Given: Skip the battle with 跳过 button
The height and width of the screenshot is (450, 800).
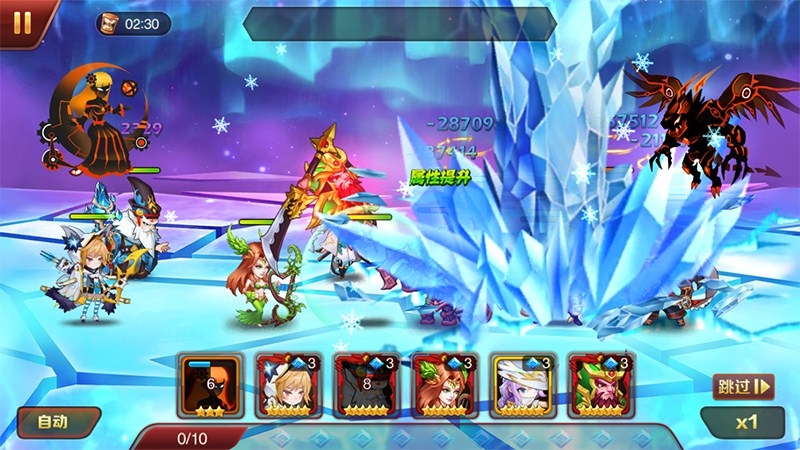Looking at the screenshot, I should click(x=743, y=386).
